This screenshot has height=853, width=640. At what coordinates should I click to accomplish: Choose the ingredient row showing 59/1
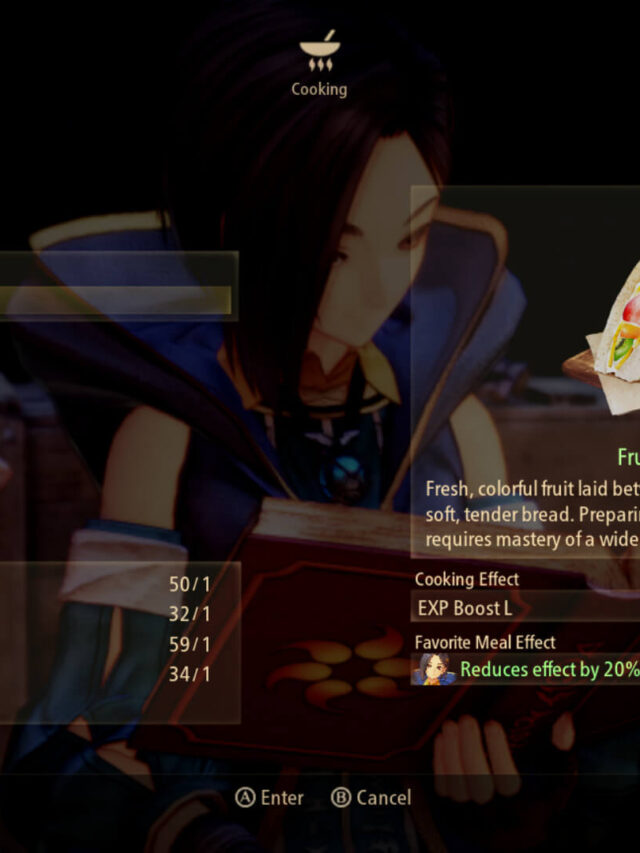pos(120,644)
